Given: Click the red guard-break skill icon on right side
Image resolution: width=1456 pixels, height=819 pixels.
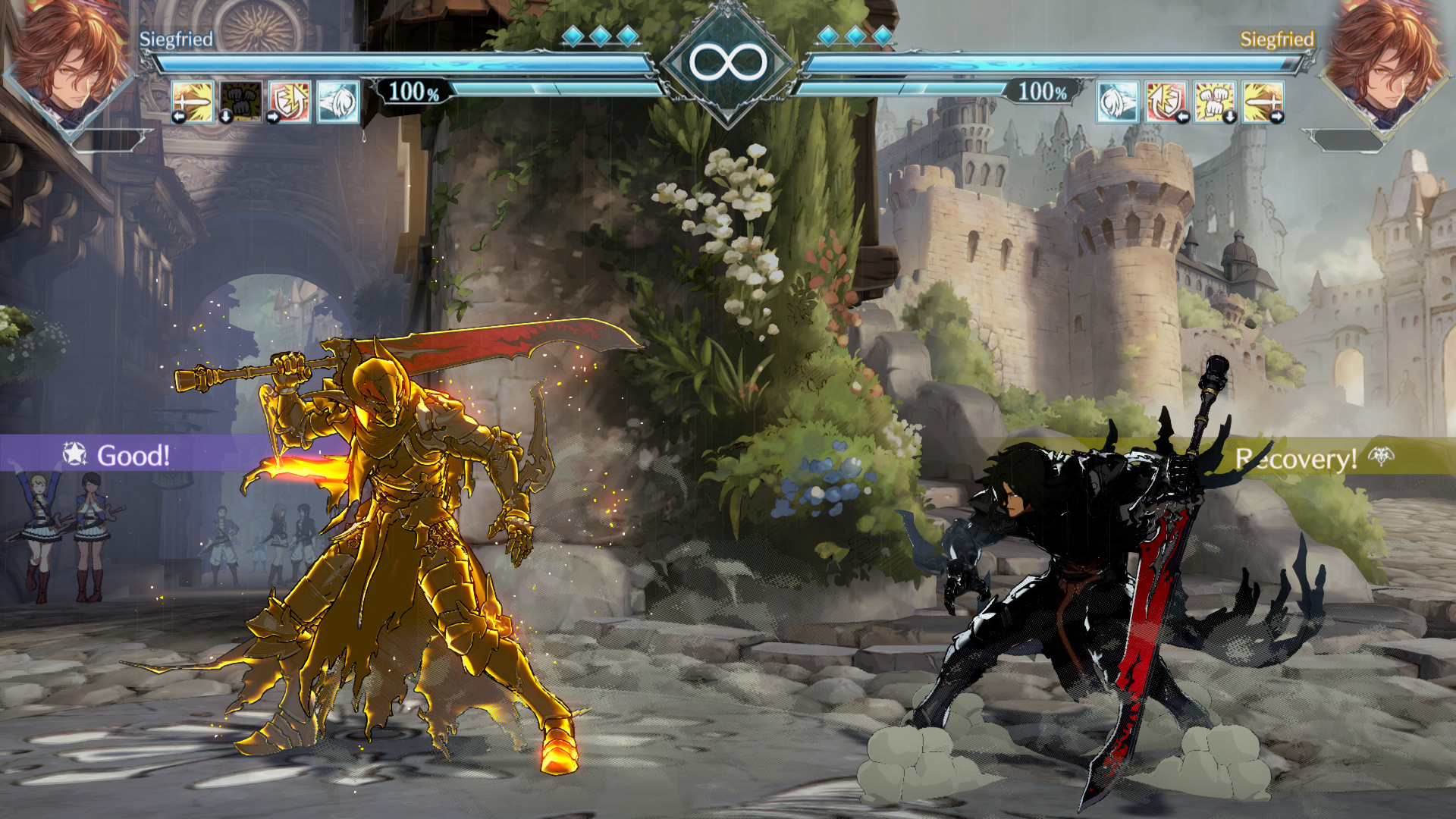Looking at the screenshot, I should (1166, 102).
